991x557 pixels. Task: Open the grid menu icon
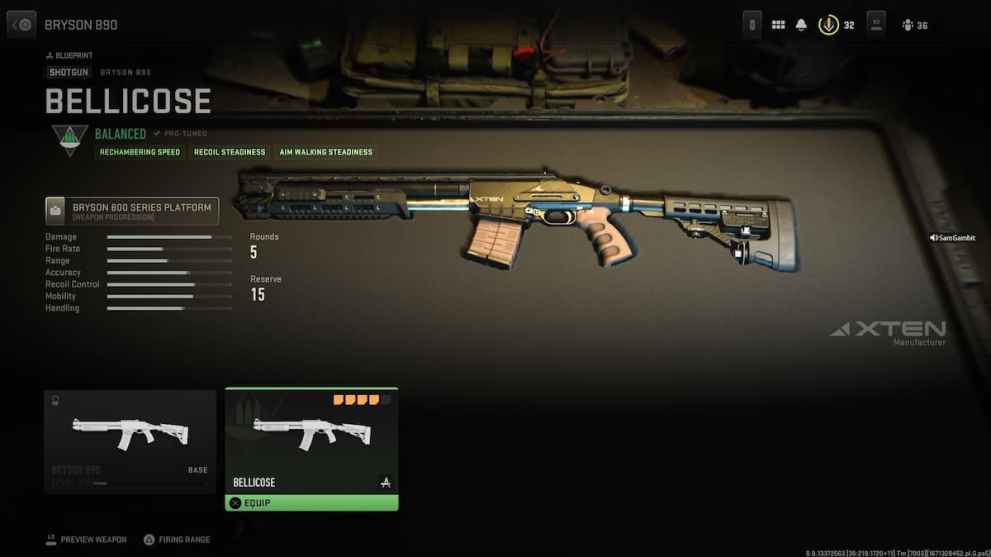pos(778,25)
